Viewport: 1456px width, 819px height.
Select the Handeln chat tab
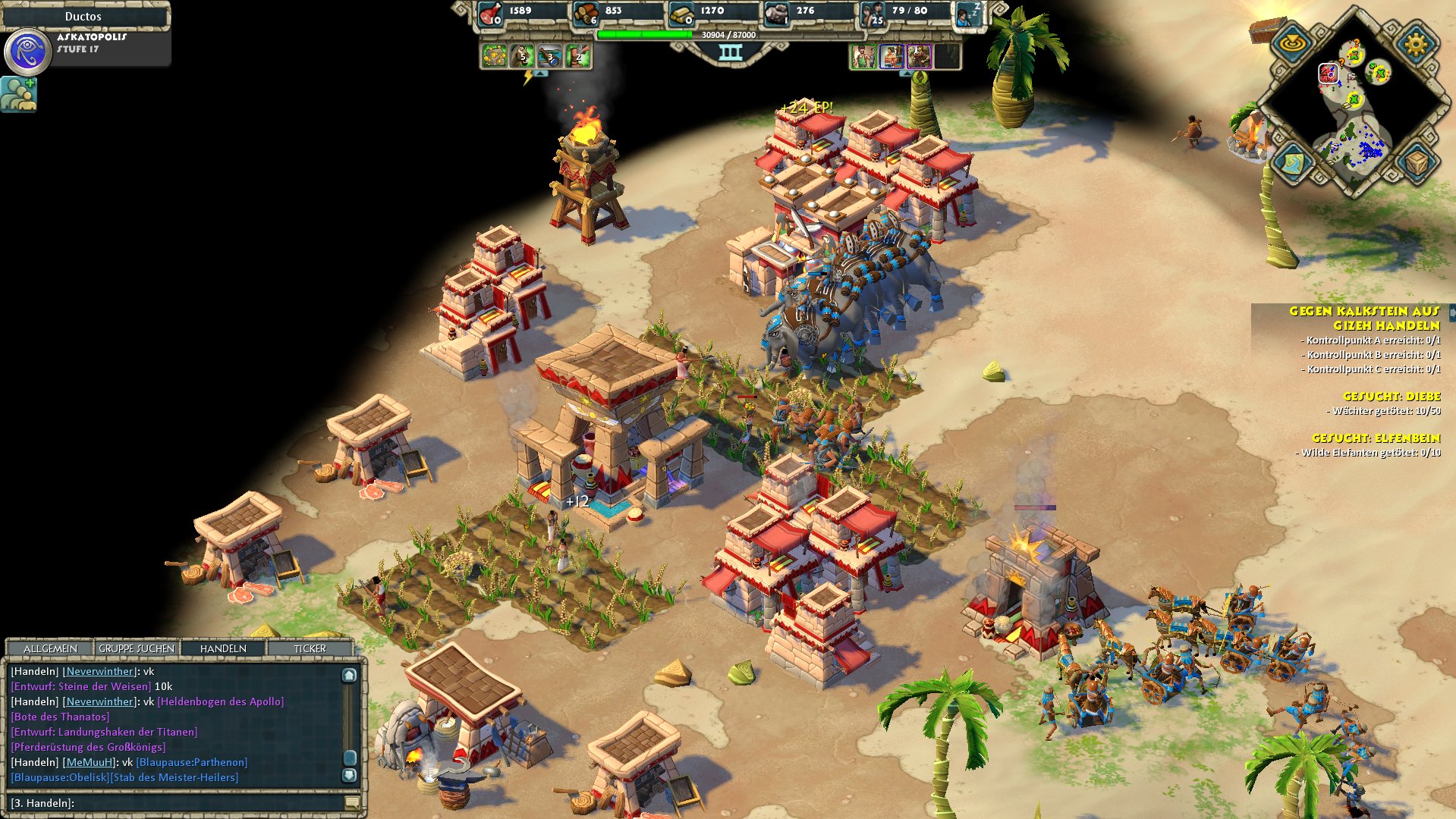(223, 648)
